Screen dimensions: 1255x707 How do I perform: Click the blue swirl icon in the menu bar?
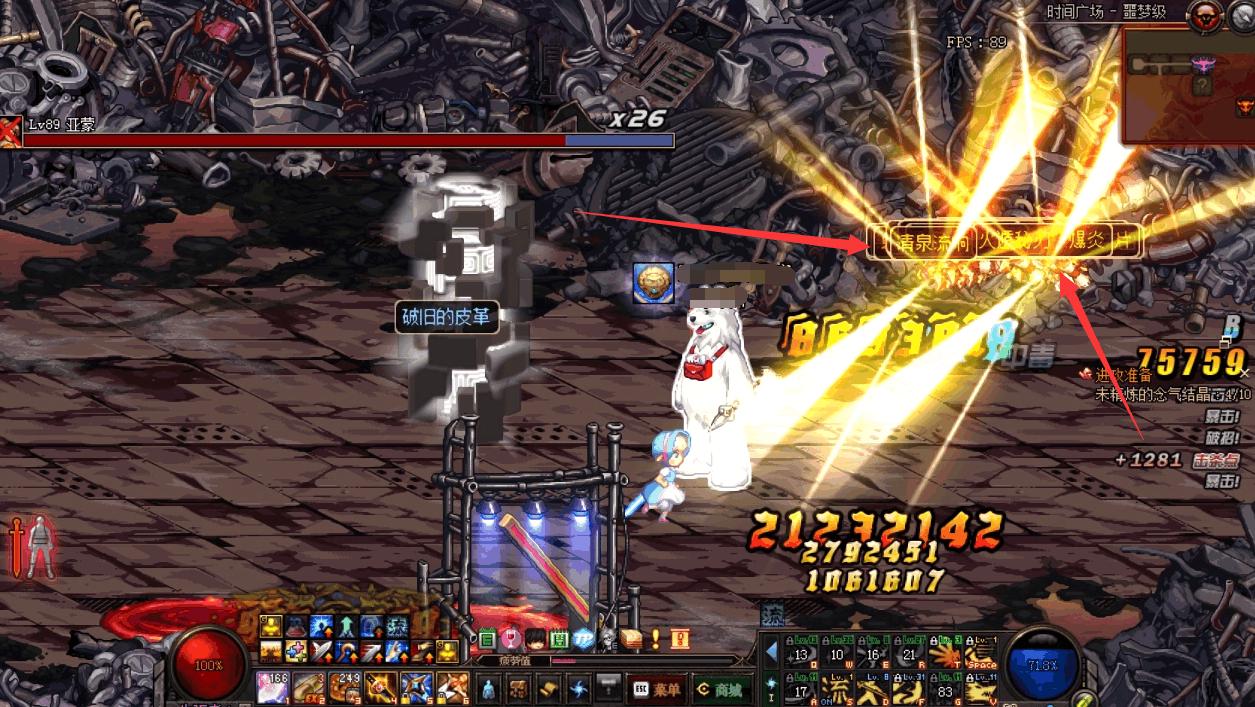click(579, 689)
